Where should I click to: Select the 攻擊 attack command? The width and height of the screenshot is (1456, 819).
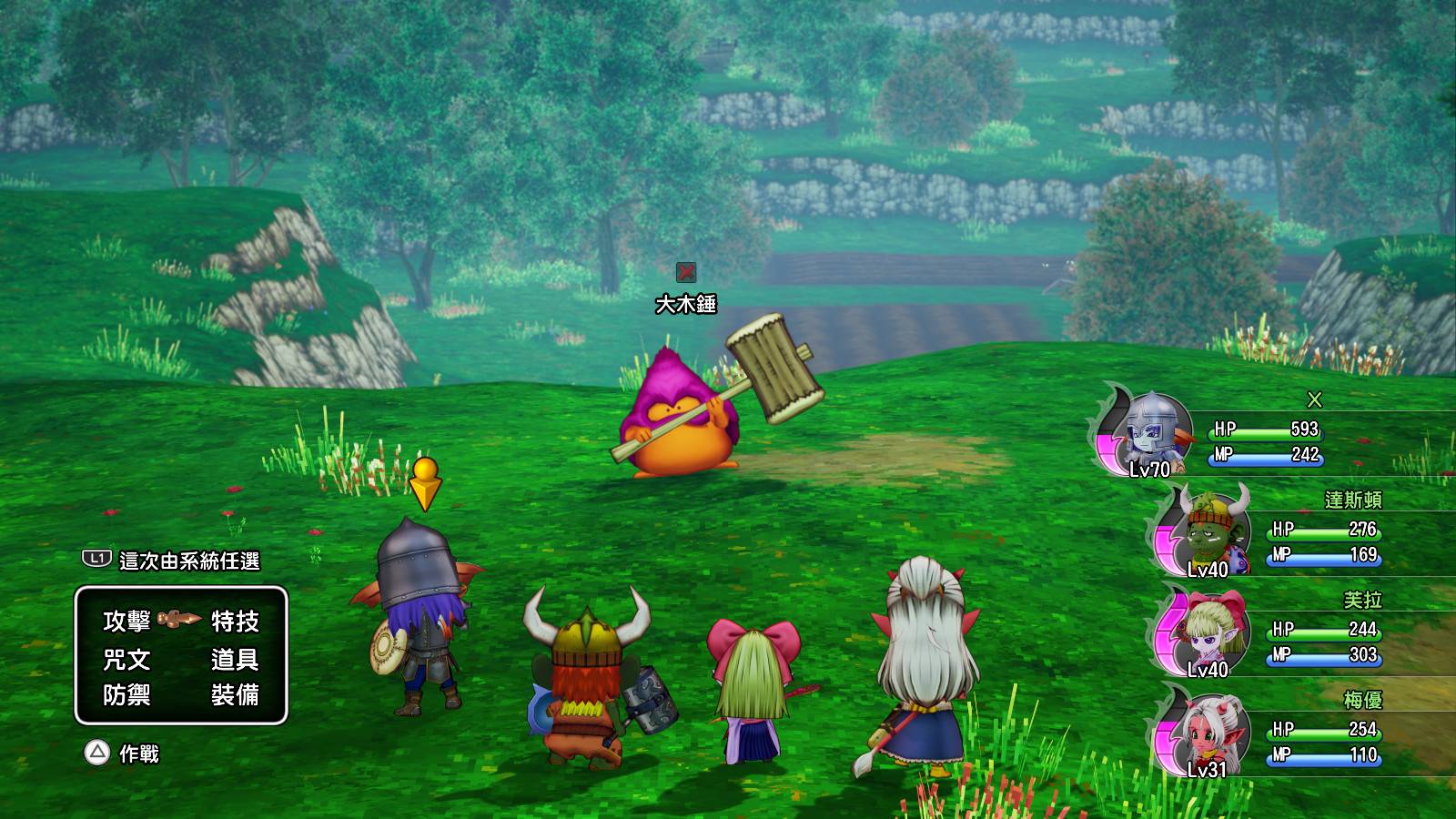(126, 622)
